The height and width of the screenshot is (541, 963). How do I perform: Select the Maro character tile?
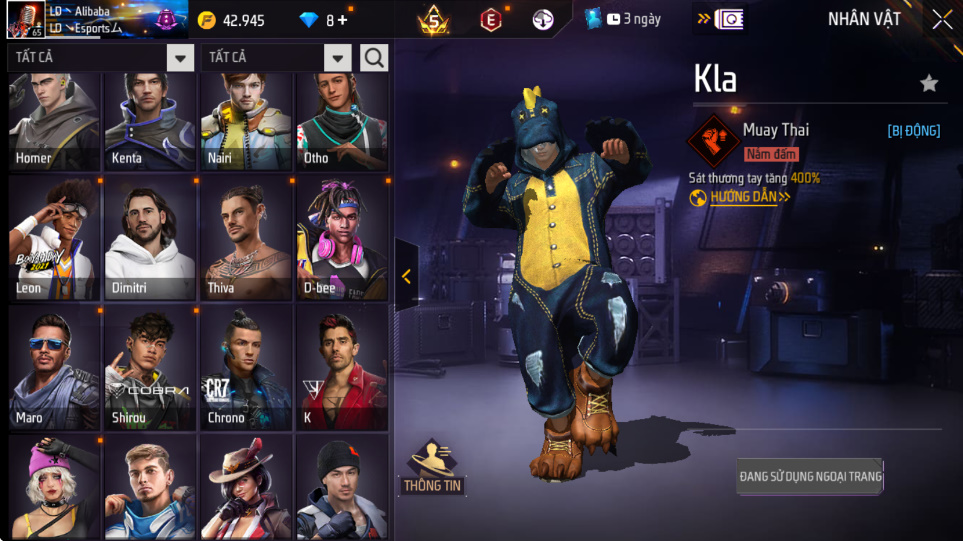[54, 367]
